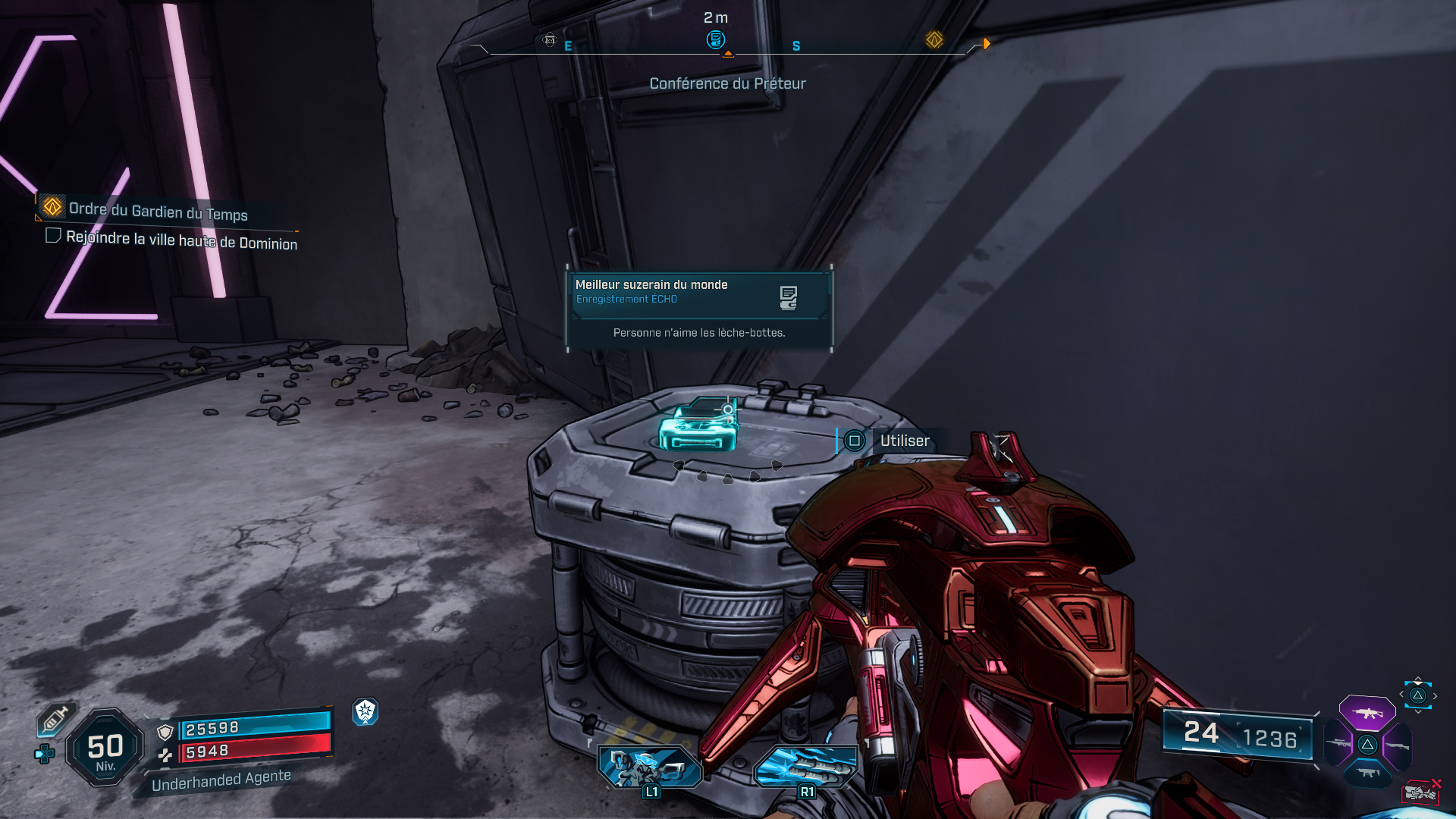This screenshot has height=819, width=1456.
Task: Click the Guardian Rank badge above the shield bar
Action: pos(366,714)
